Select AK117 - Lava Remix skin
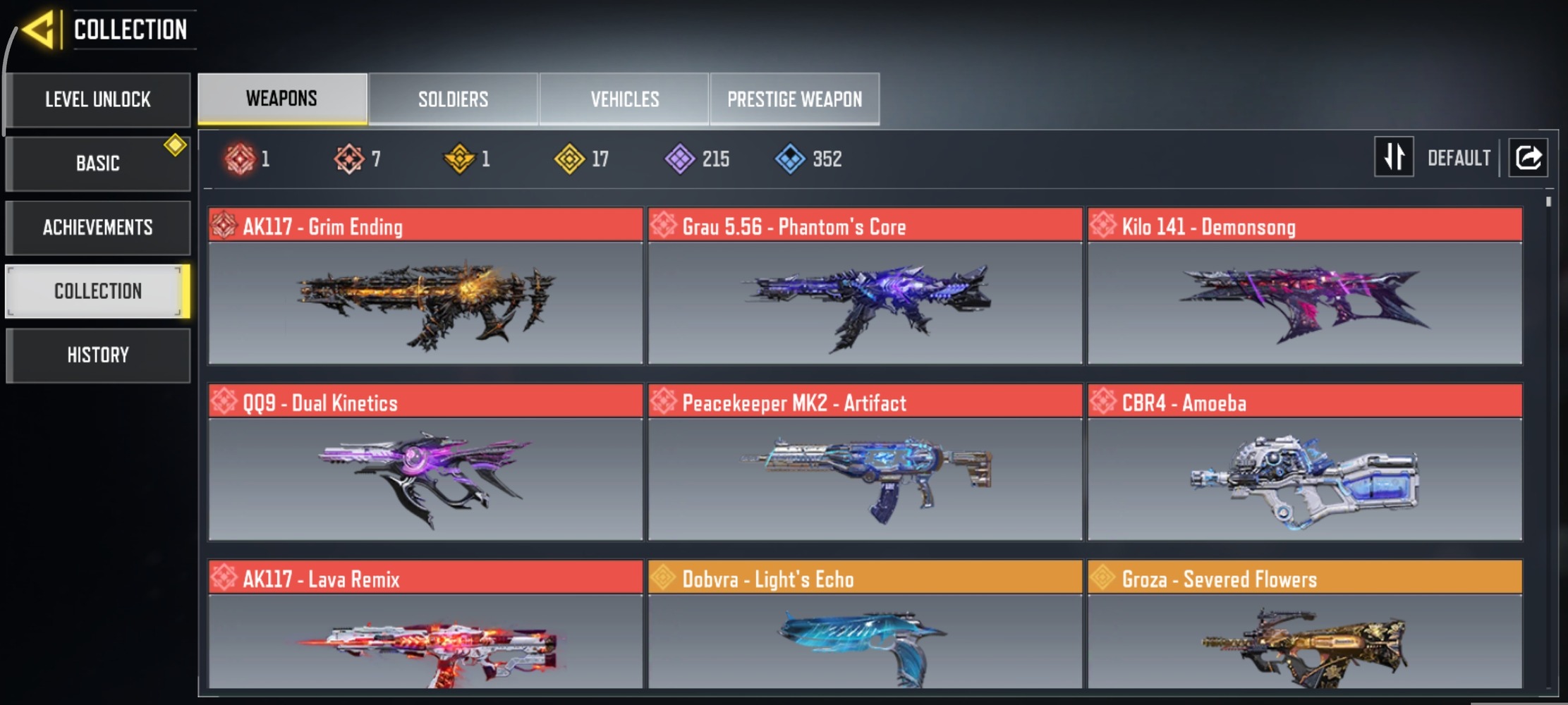 [425, 626]
